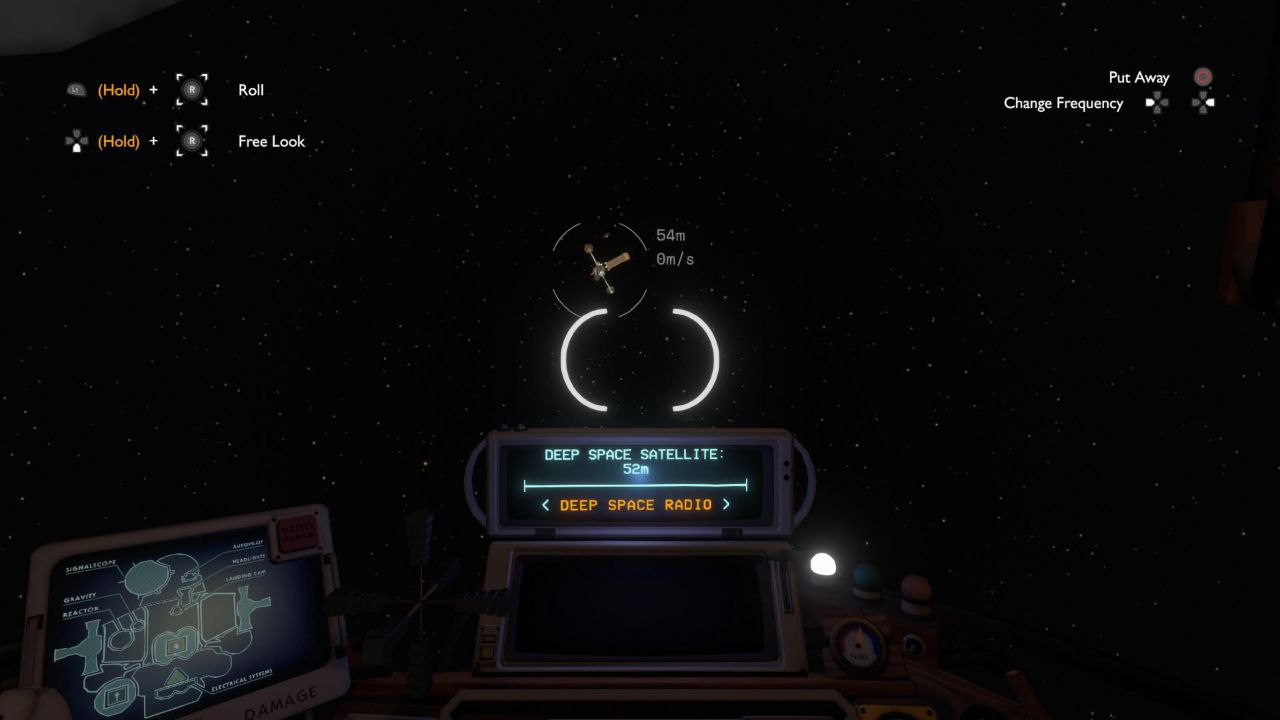
Task: Click the Autopilot indicator on the ship diagram
Action: coord(247,546)
